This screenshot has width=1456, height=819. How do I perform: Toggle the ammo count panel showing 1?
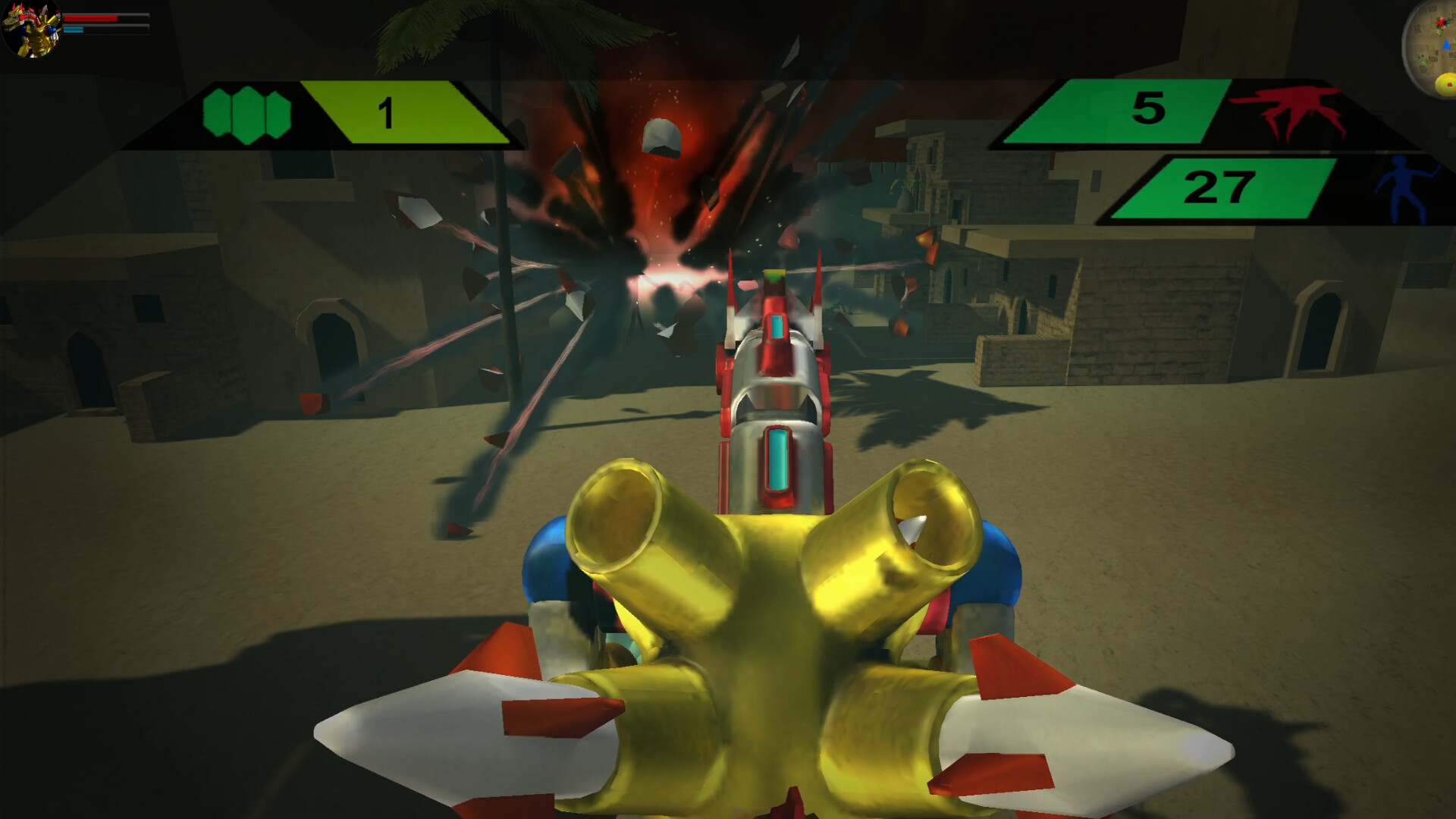pos(388,112)
